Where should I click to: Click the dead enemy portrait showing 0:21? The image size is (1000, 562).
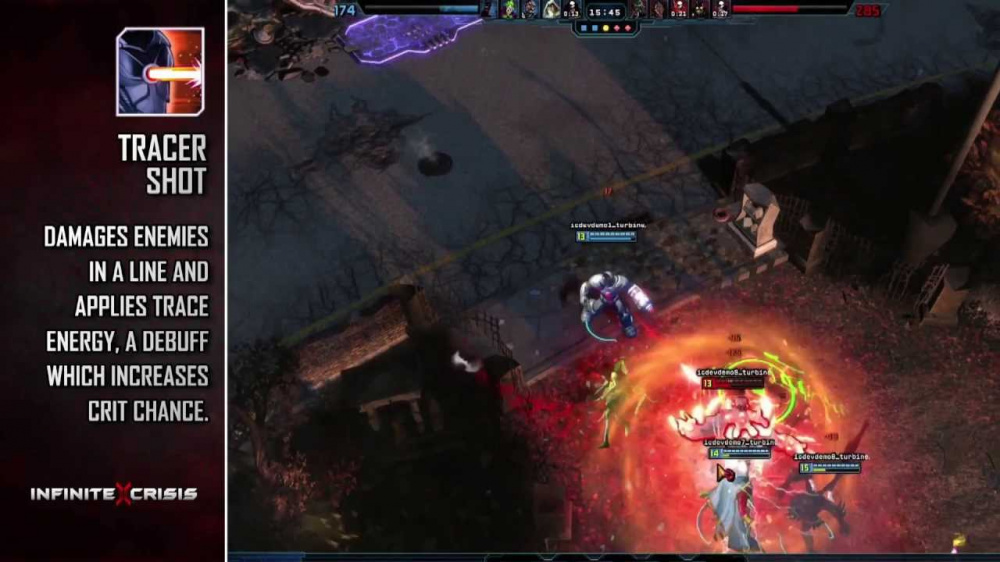[x=679, y=9]
